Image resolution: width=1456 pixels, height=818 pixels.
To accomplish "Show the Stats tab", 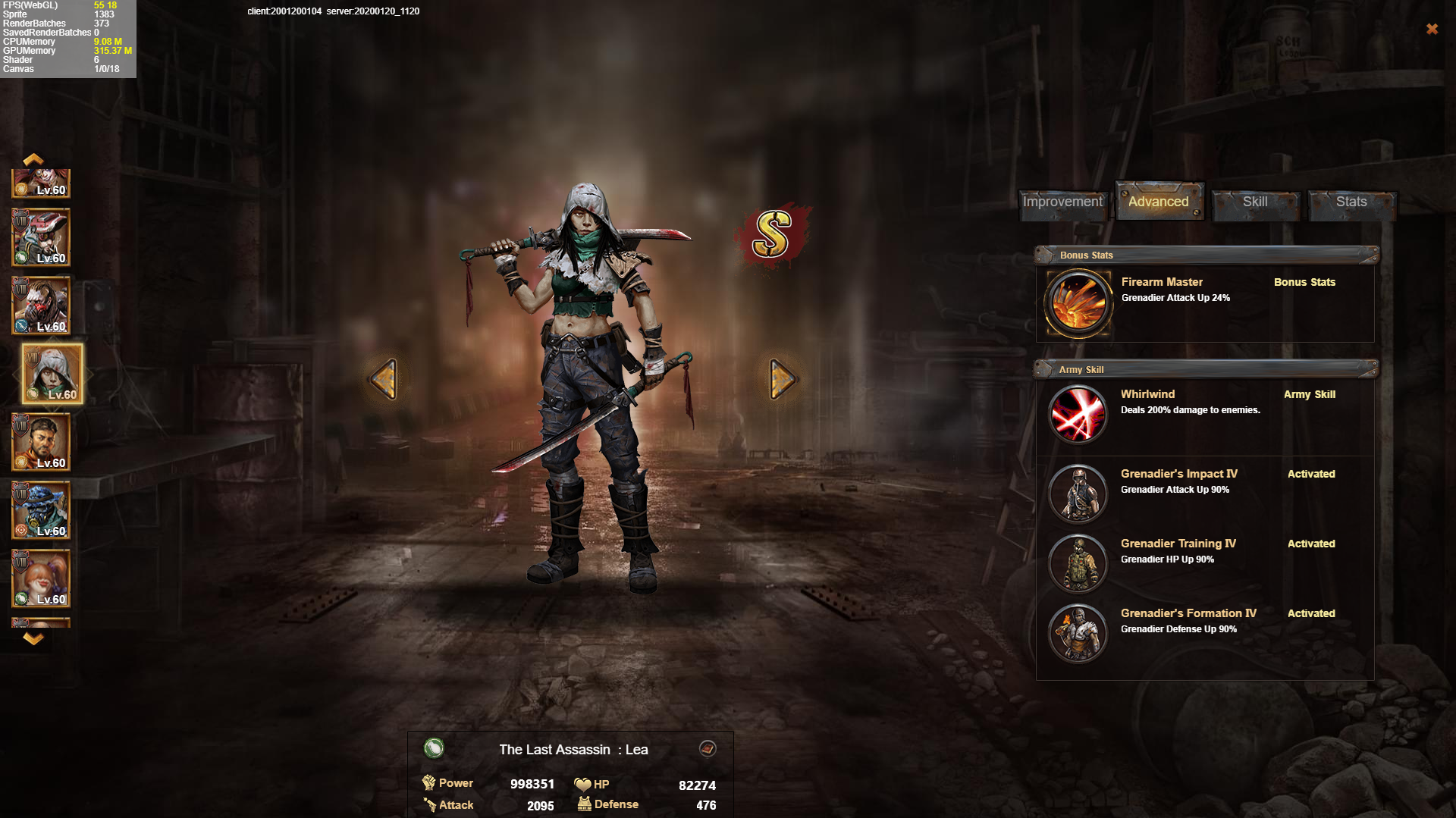I will point(1351,202).
